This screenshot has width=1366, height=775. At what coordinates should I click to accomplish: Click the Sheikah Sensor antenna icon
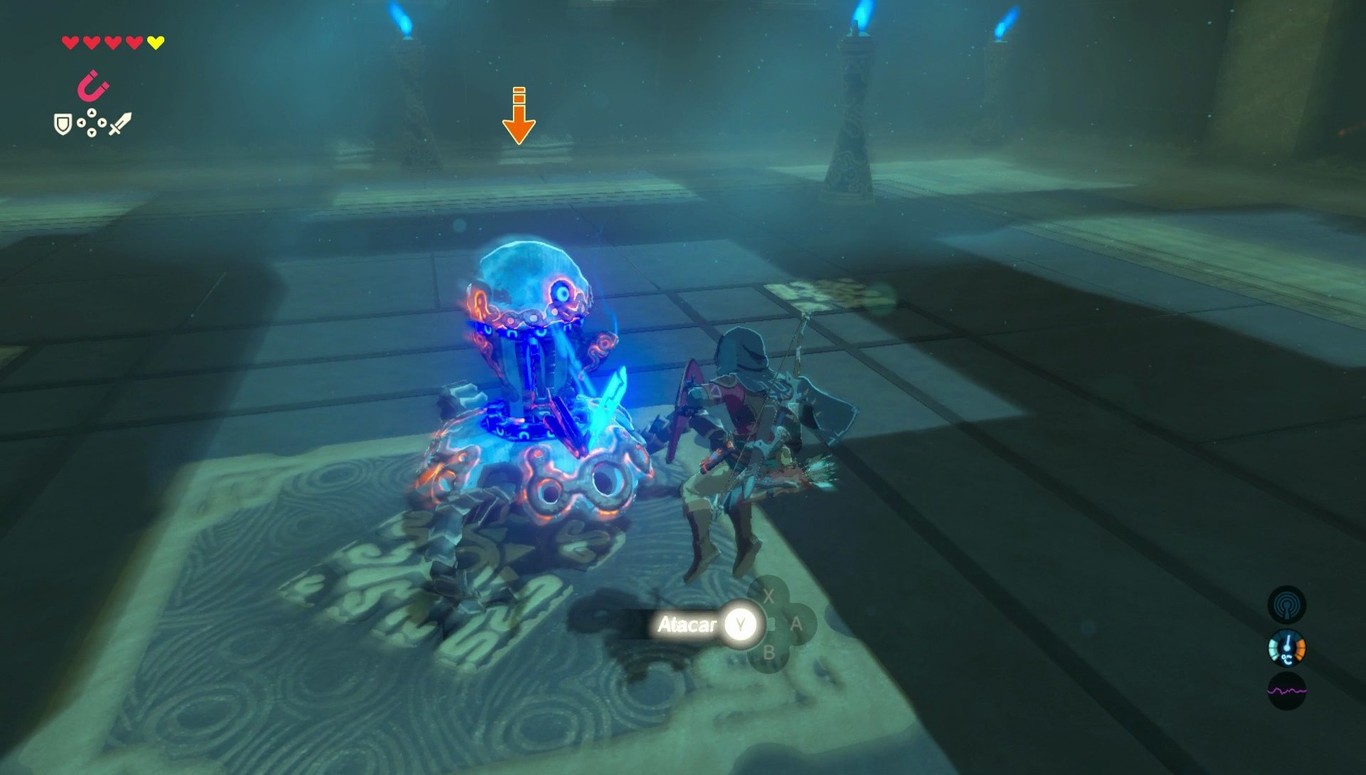(x=1286, y=605)
